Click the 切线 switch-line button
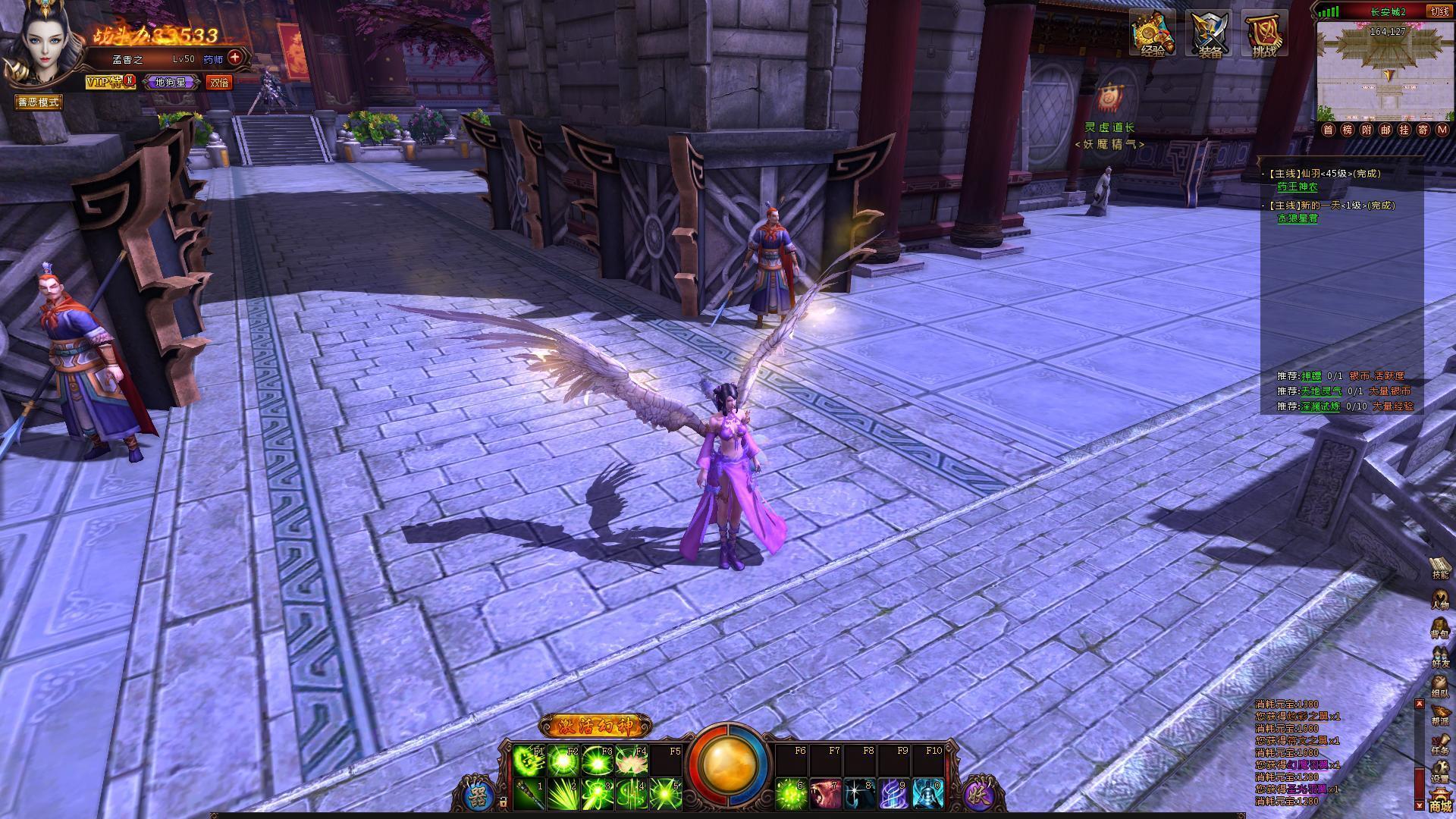This screenshot has height=819, width=1456. tap(1439, 11)
